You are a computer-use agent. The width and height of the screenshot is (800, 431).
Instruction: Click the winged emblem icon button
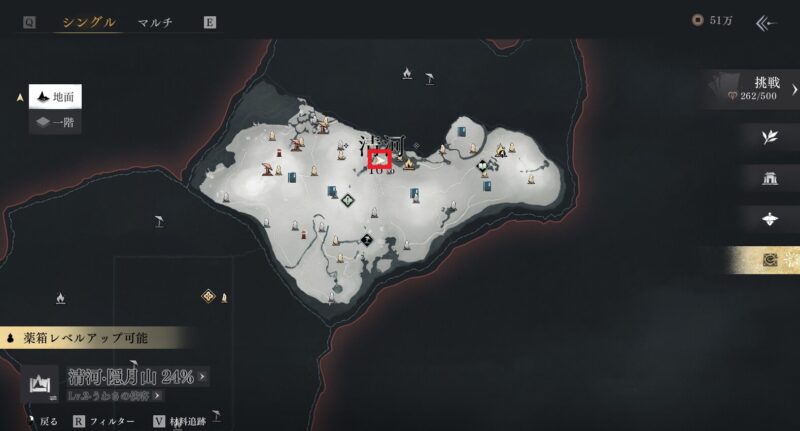point(769,219)
